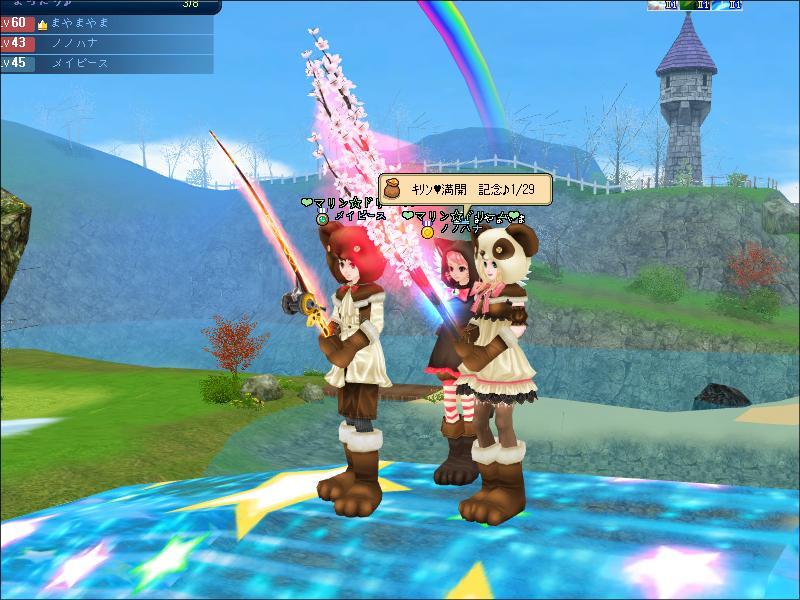Click the blue wave buff icon
The image size is (800, 600).
click(722, 5)
